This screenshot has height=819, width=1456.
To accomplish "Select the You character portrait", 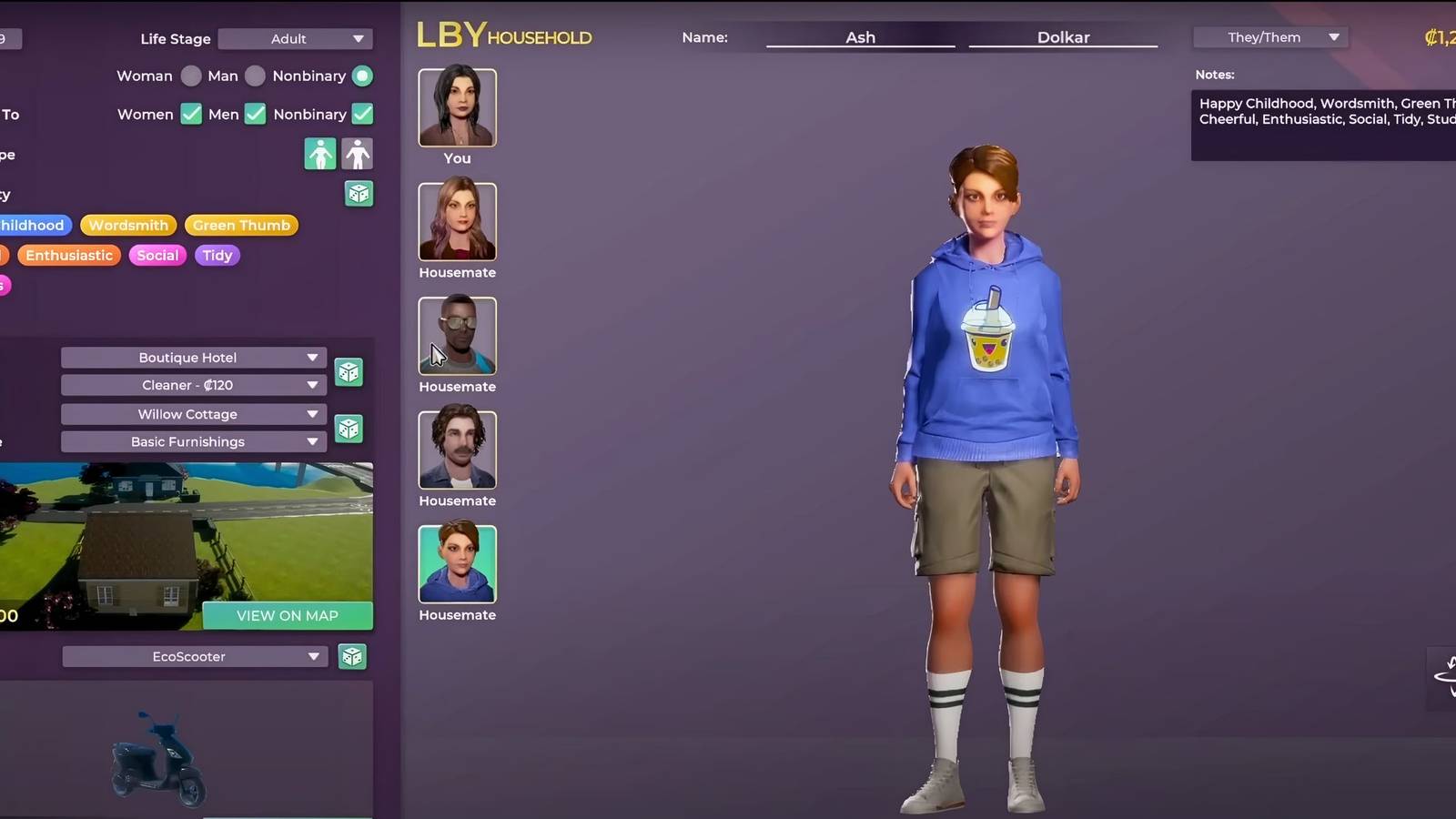I will pos(457,107).
